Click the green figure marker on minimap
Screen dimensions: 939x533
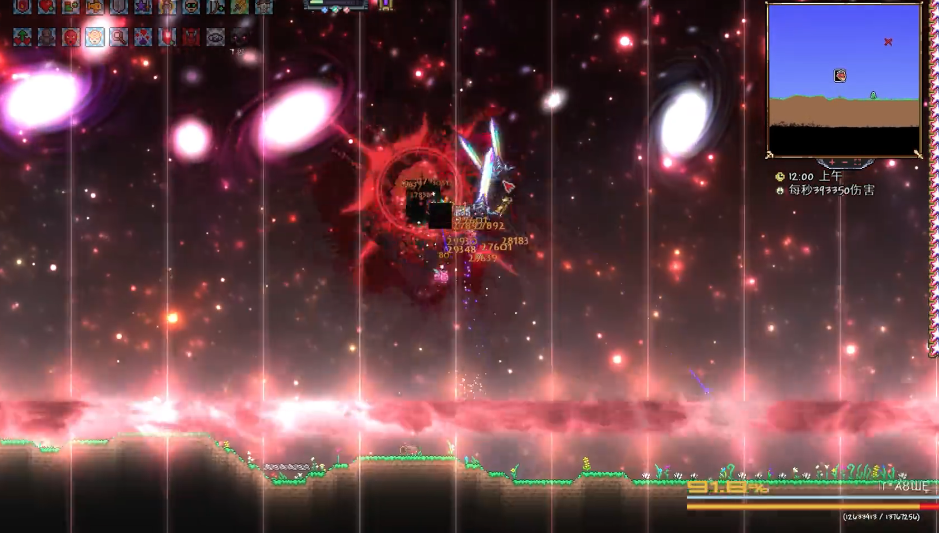pos(873,95)
